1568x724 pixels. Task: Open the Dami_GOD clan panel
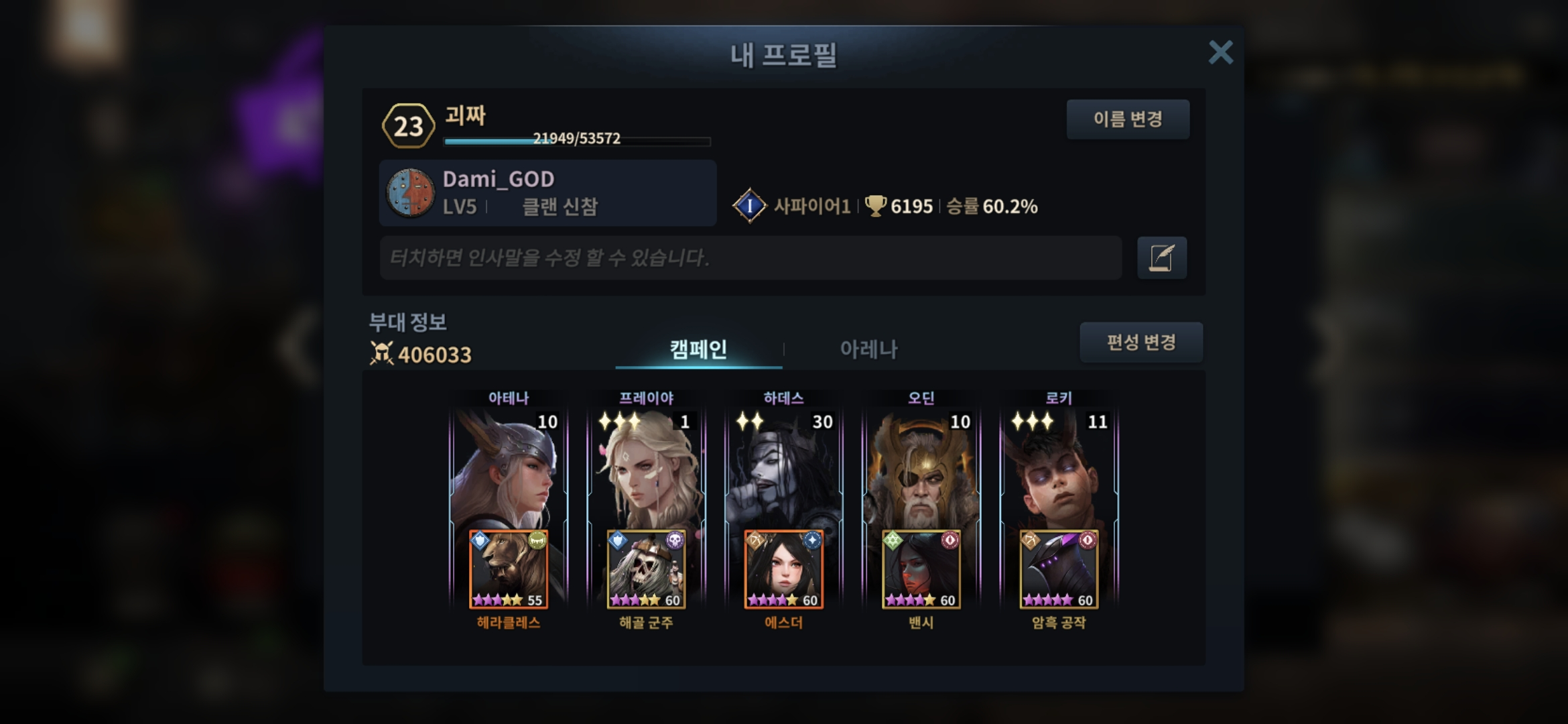547,193
